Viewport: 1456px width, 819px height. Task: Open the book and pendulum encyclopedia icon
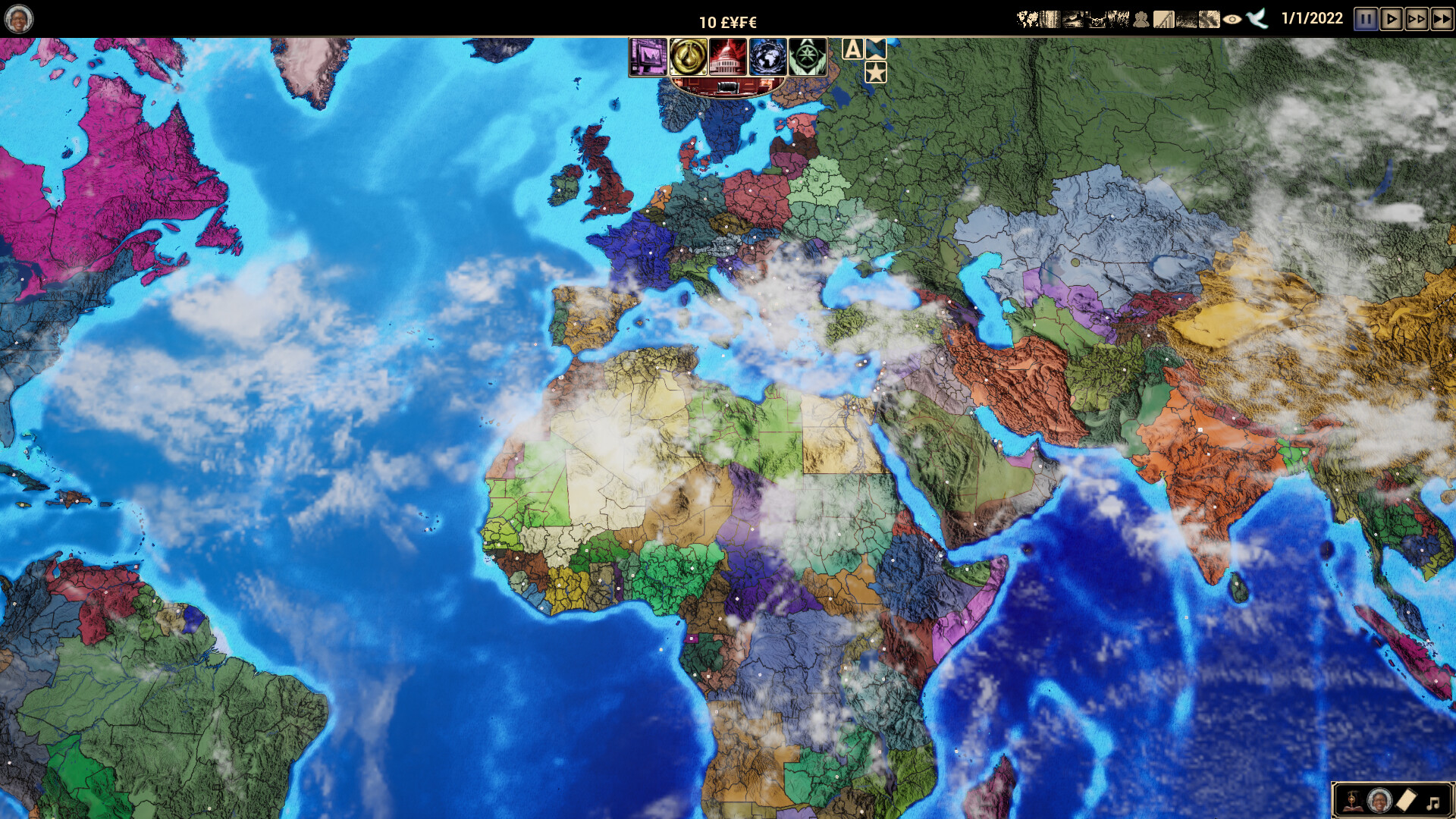click(x=1352, y=801)
